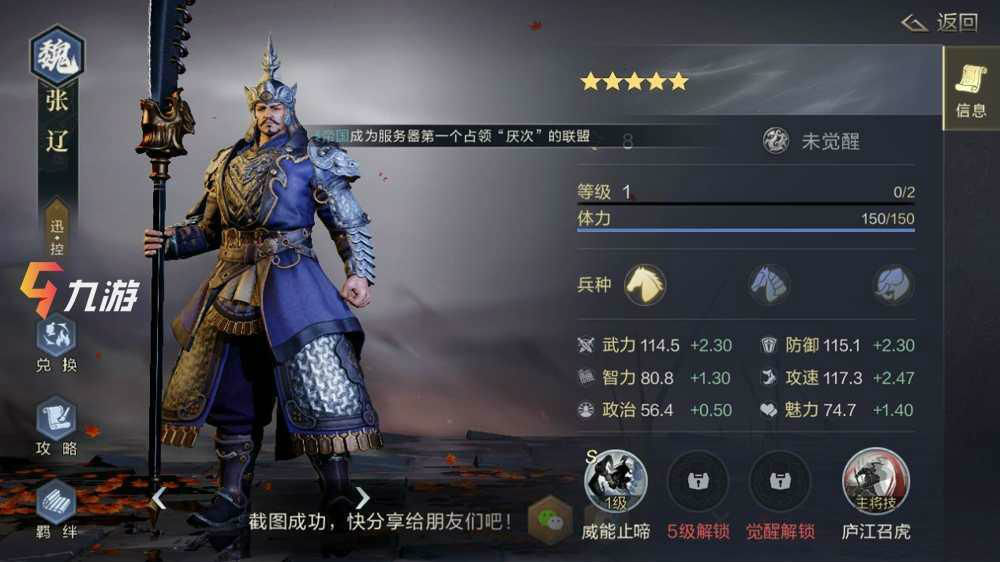Tap the 觉醒解锁 locked skill slot

point(780,481)
